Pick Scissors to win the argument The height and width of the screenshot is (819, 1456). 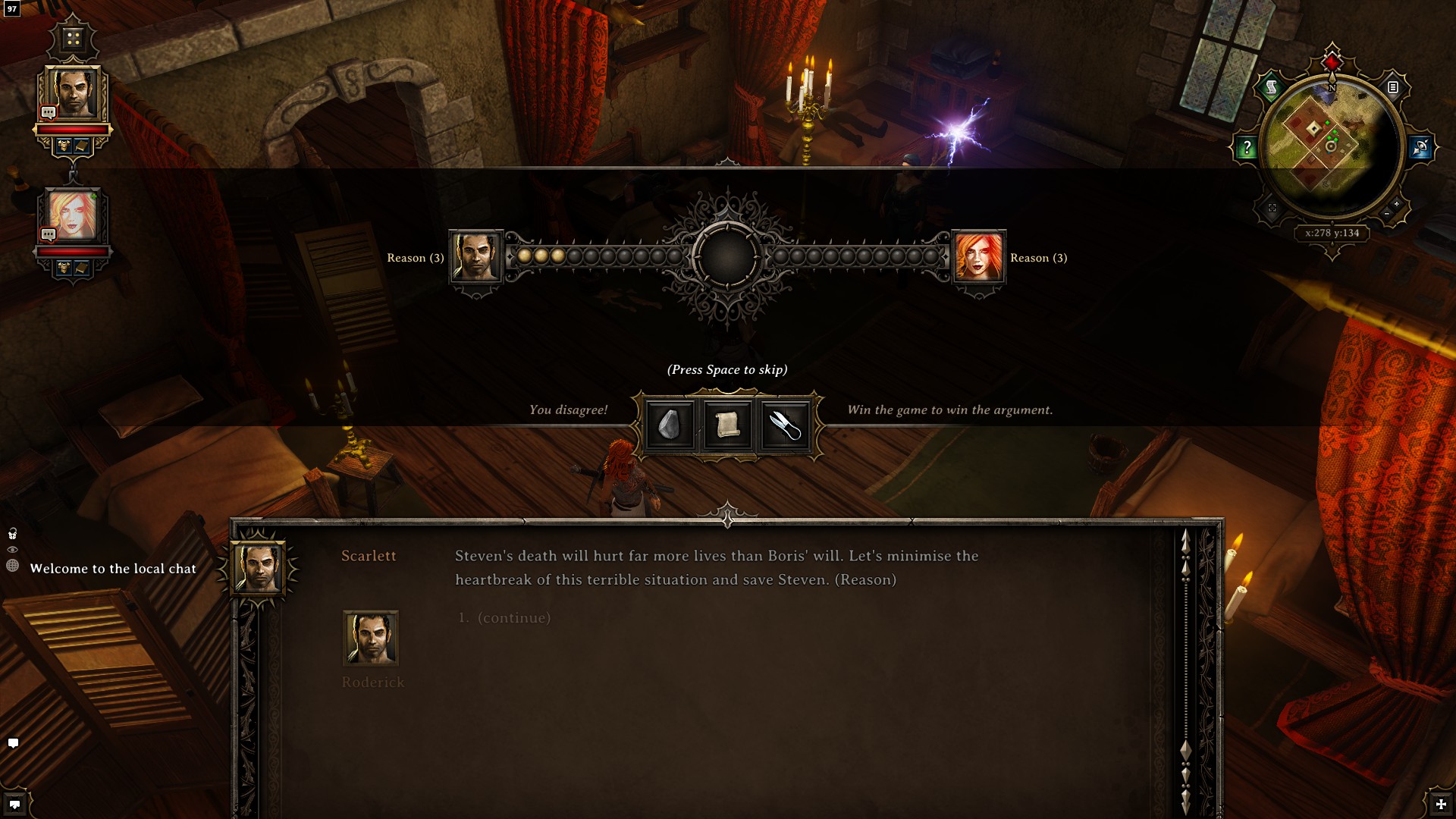[x=785, y=425]
